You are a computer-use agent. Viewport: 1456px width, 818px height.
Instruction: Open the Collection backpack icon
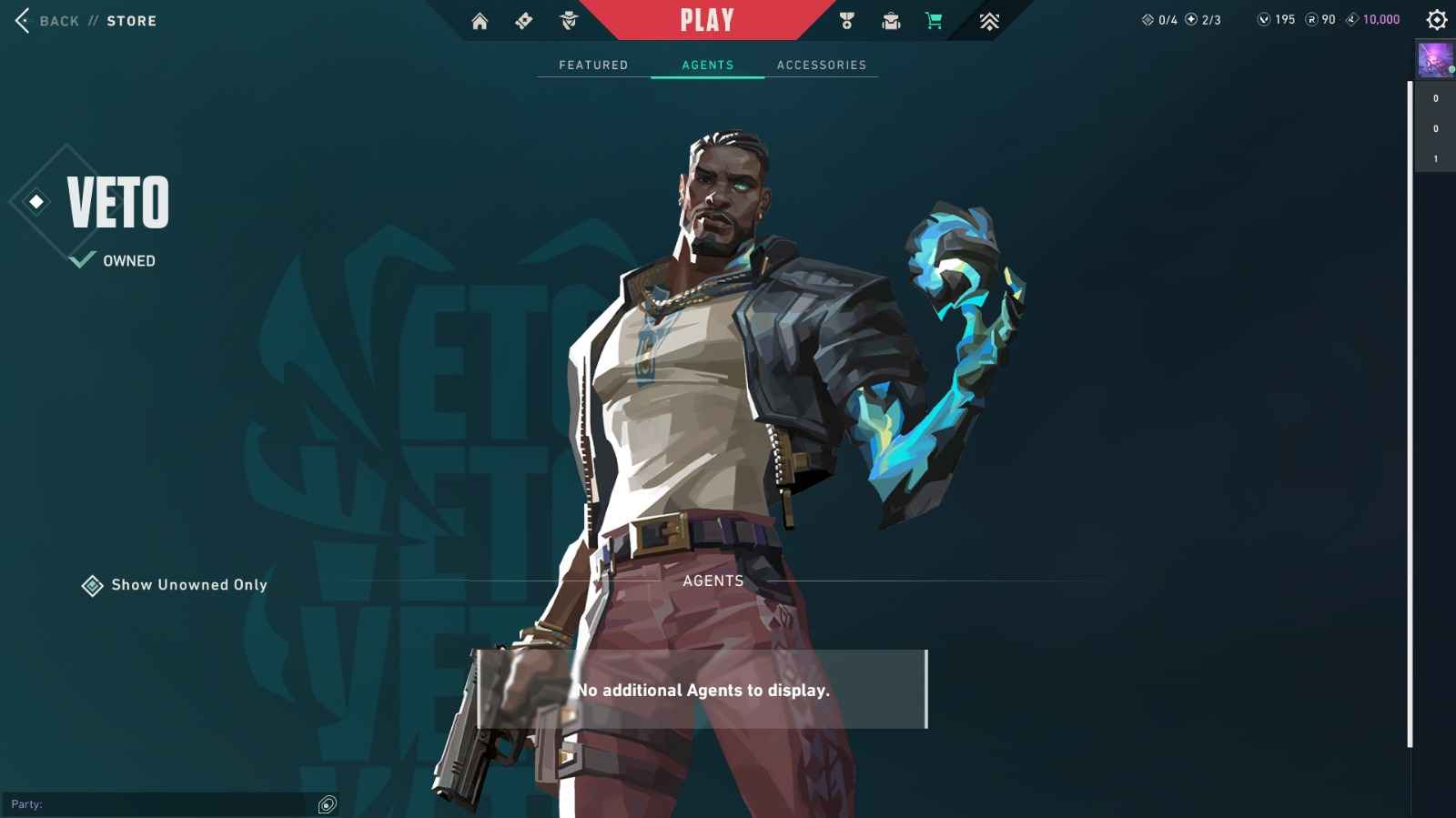[890, 19]
